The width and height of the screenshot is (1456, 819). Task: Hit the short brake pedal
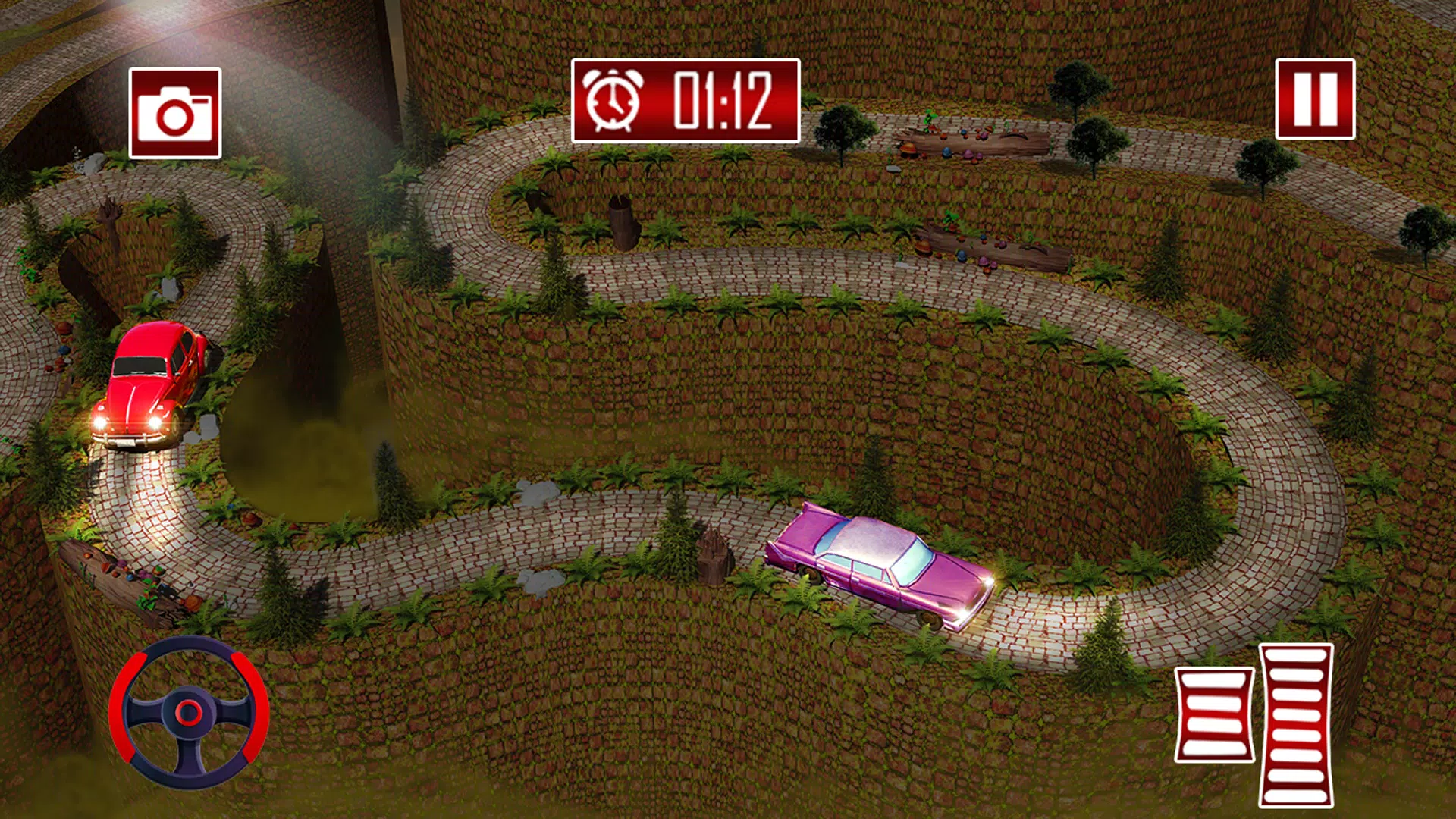pos(1214,714)
